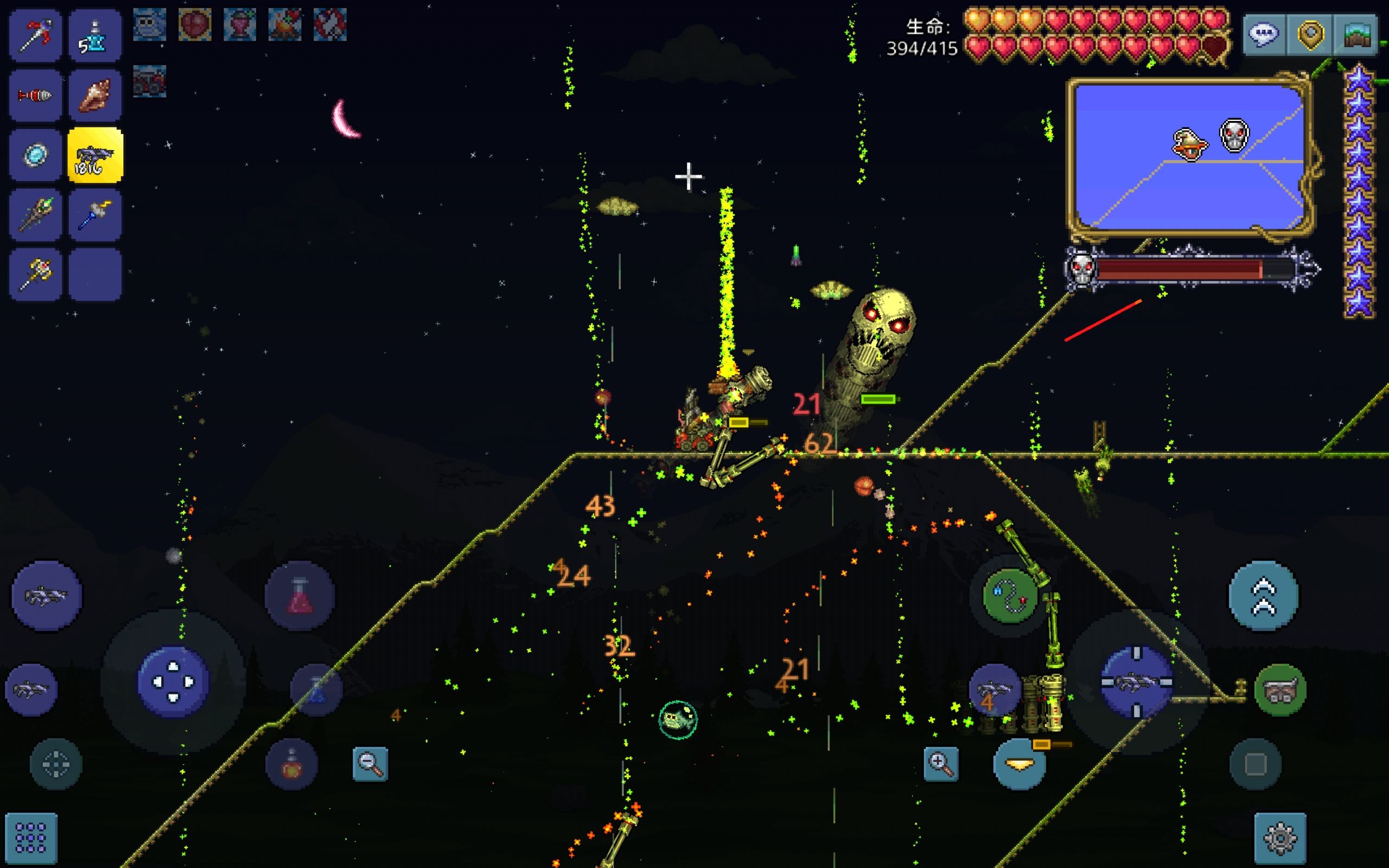This screenshot has width=1389, height=868.
Task: Open the chat speech bubble button
Action: [x=1264, y=35]
